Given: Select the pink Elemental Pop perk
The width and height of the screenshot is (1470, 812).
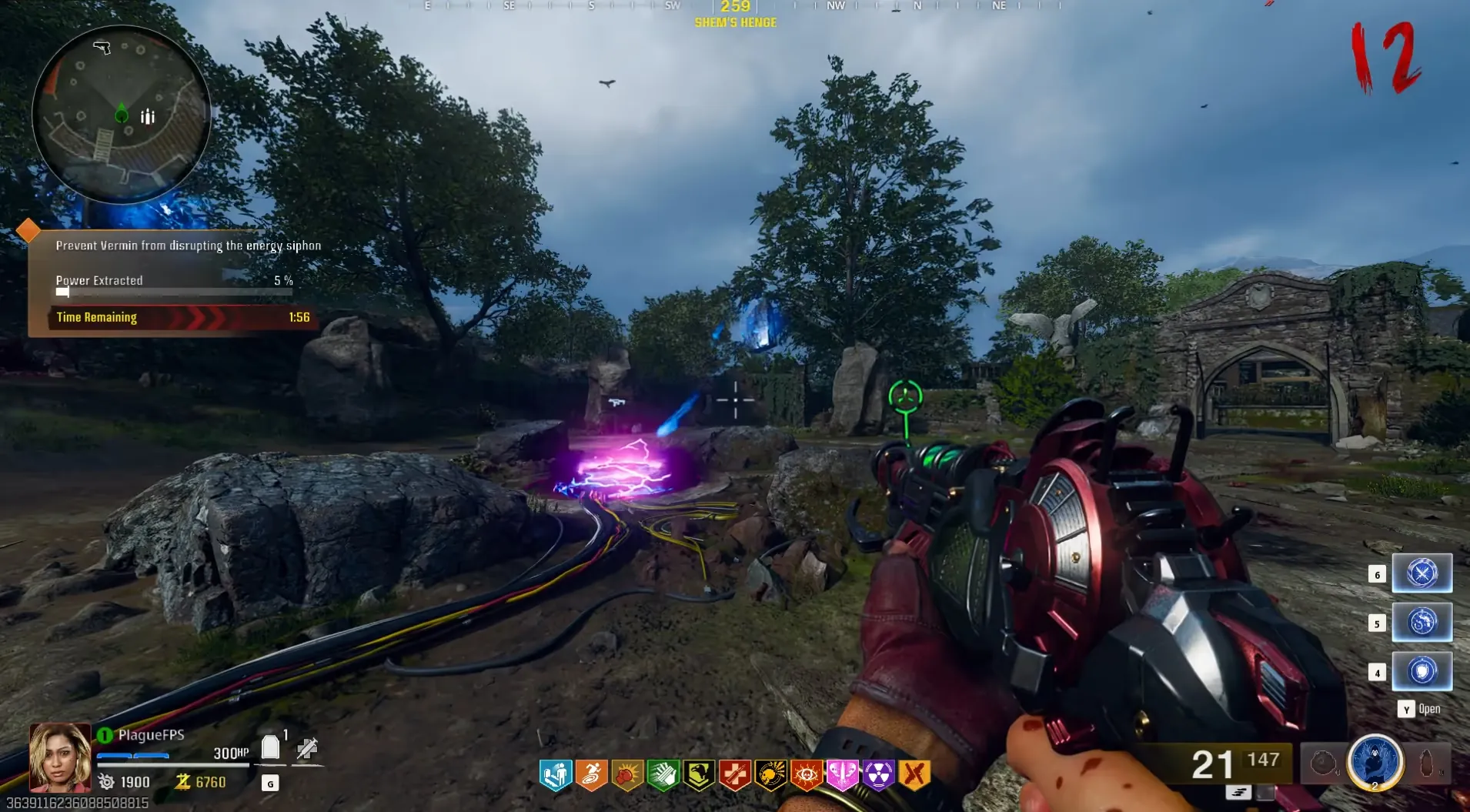Looking at the screenshot, I should (x=842, y=775).
